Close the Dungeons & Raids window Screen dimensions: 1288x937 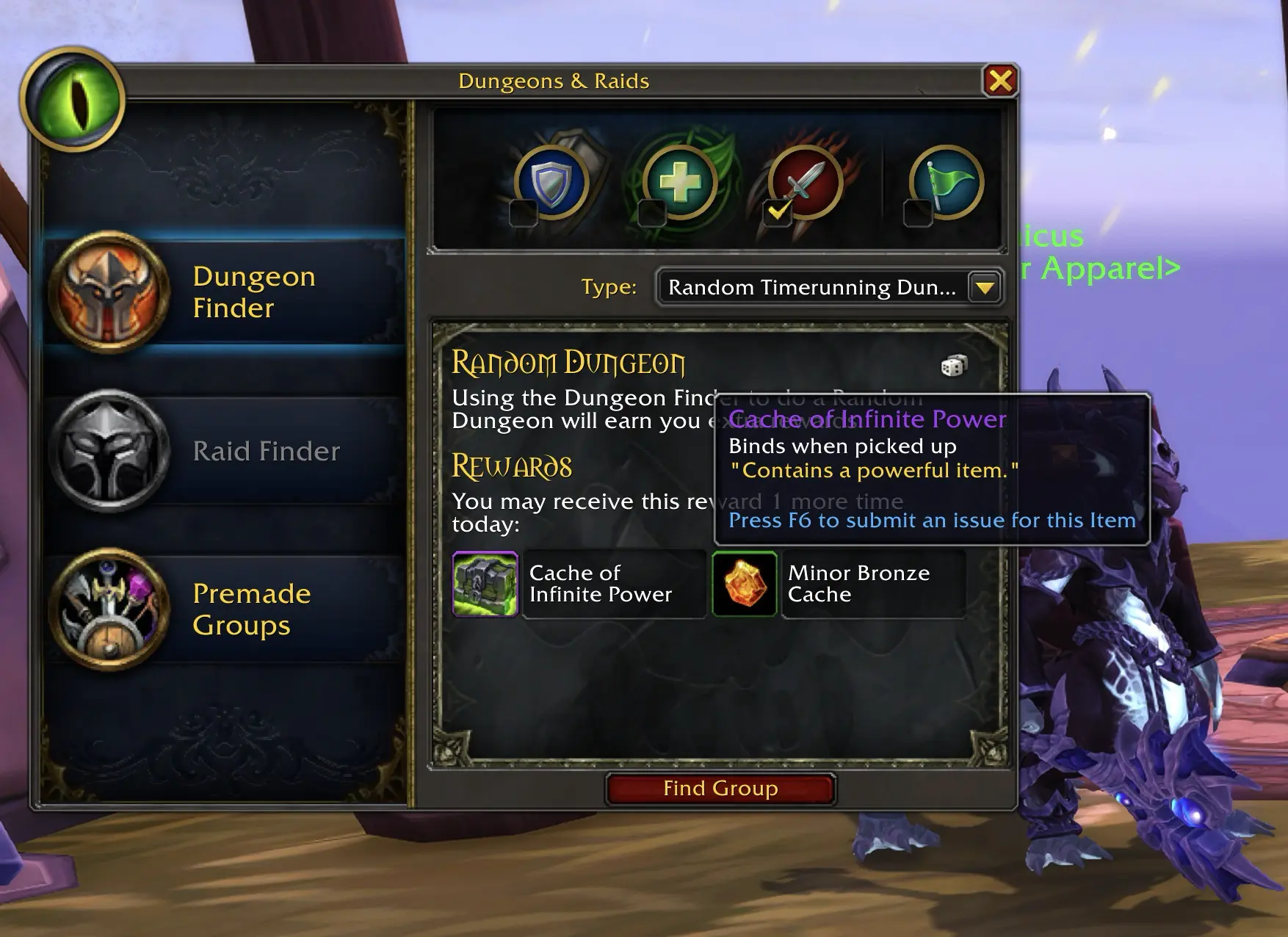click(x=1000, y=81)
